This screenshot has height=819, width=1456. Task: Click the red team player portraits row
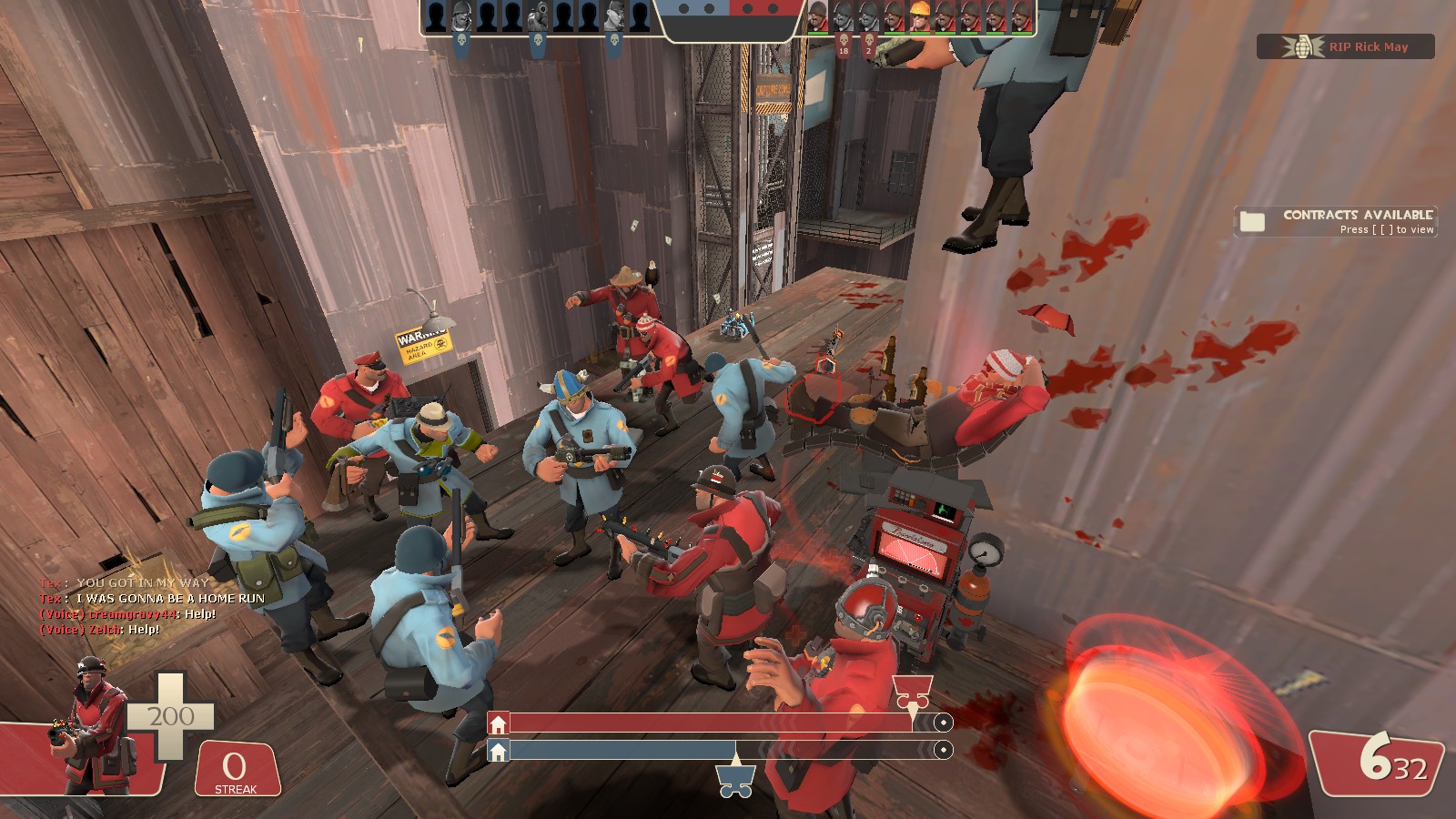(920, 16)
